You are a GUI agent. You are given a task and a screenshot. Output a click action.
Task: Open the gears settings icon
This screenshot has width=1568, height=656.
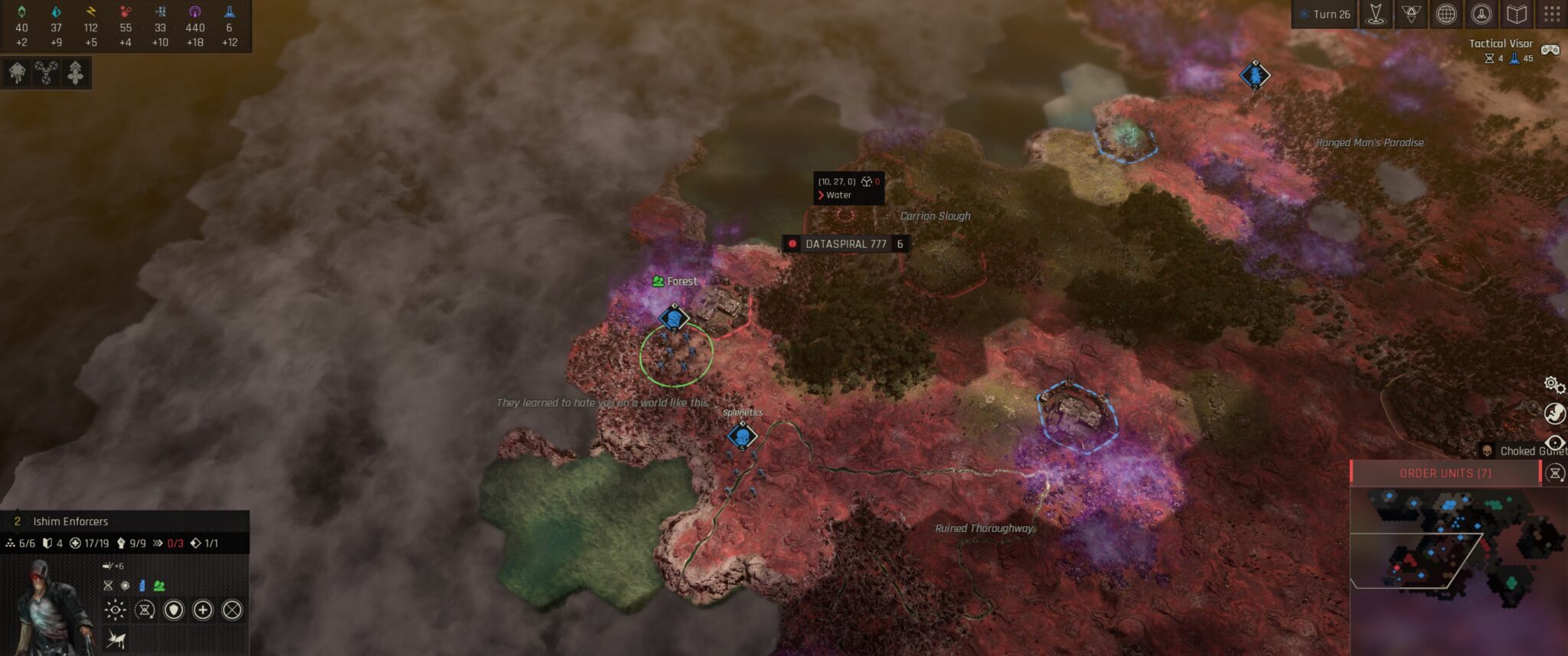(x=1553, y=384)
